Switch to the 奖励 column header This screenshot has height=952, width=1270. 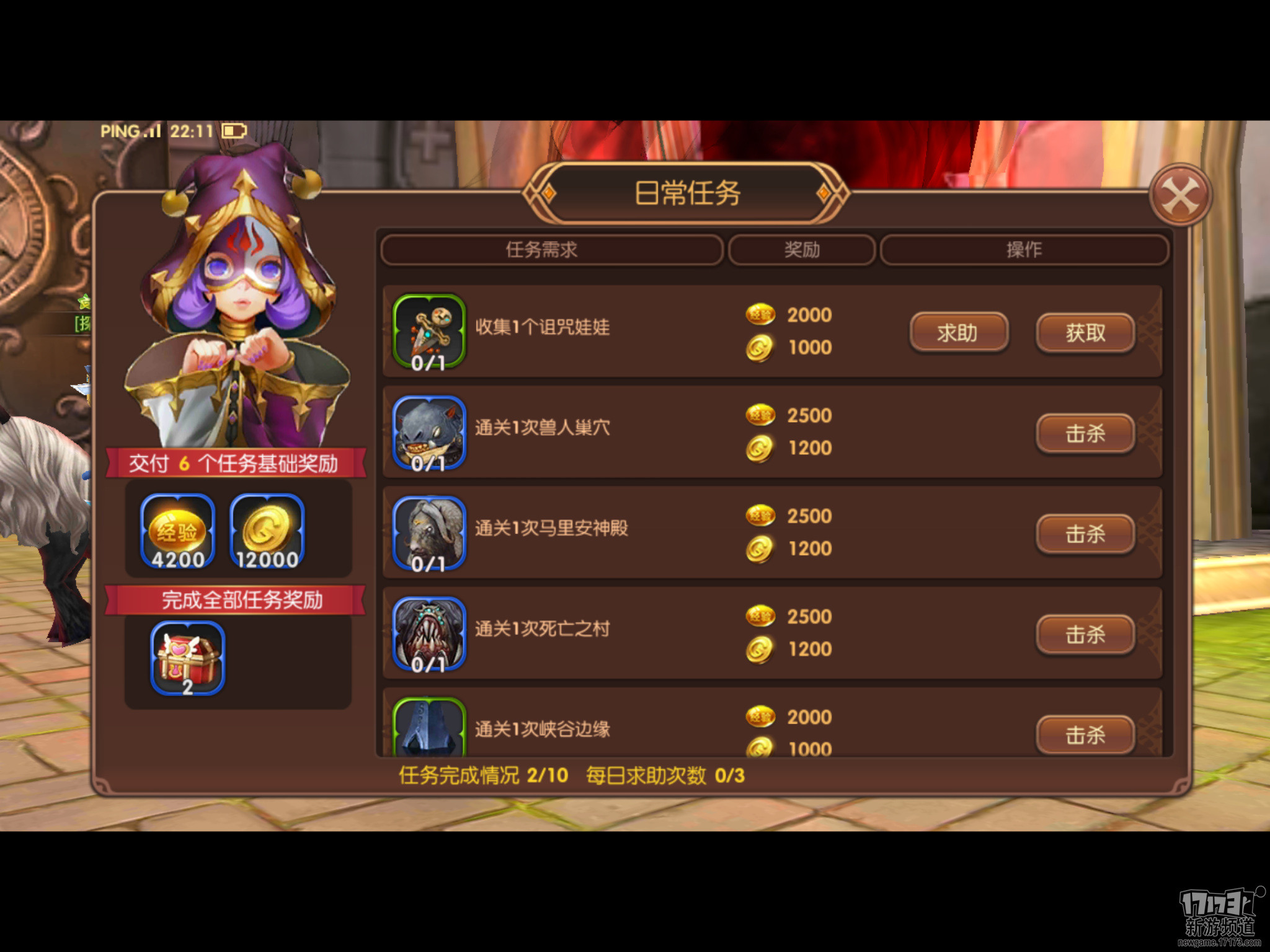point(802,250)
